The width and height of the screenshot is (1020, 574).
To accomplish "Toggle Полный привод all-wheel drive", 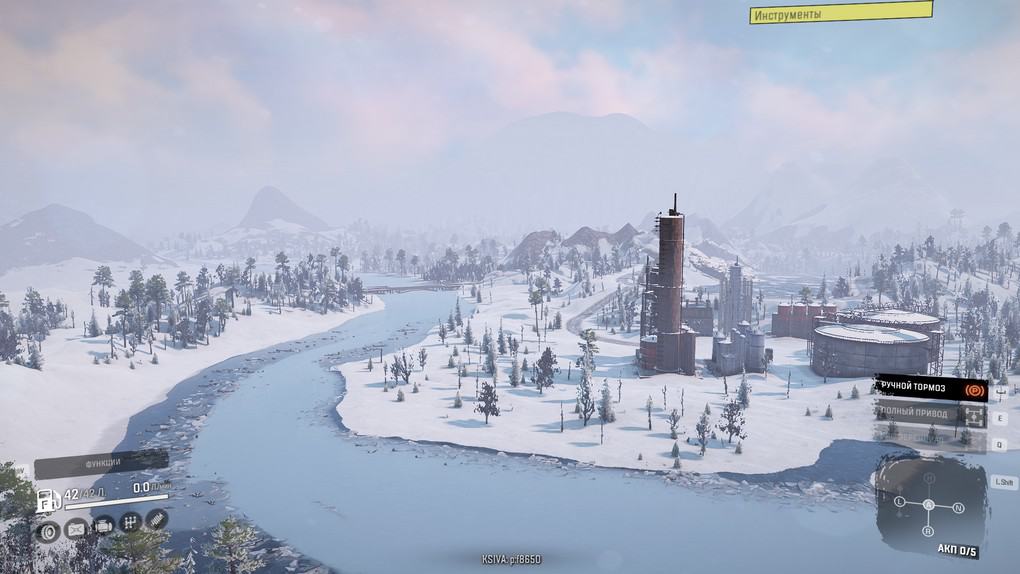I will click(x=930, y=413).
